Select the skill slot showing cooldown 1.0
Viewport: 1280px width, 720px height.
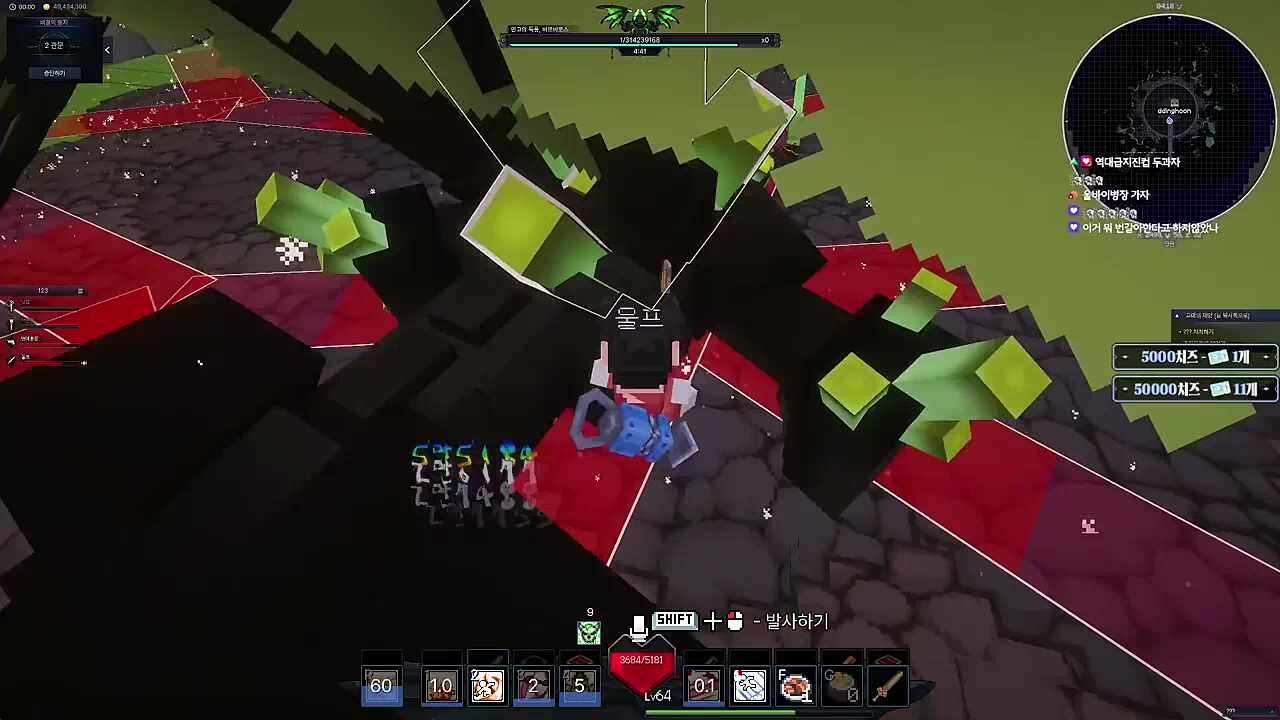(441, 686)
